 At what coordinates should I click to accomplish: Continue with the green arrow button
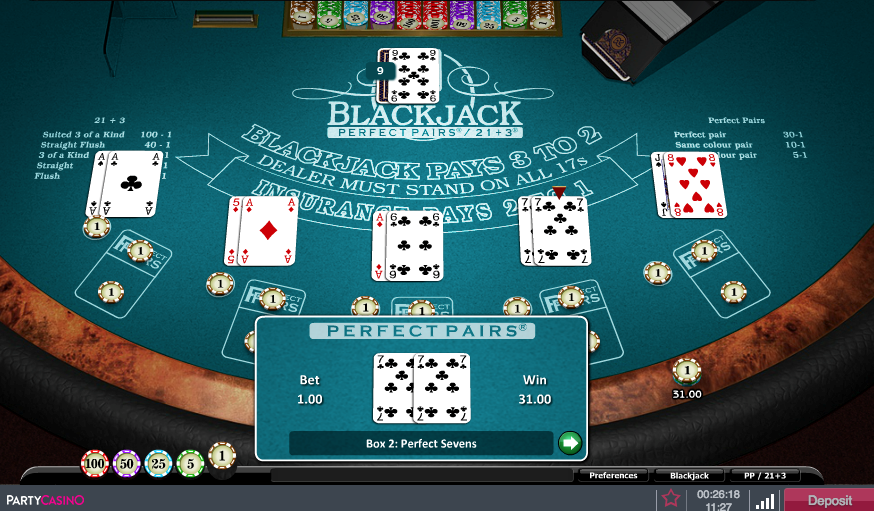click(569, 442)
